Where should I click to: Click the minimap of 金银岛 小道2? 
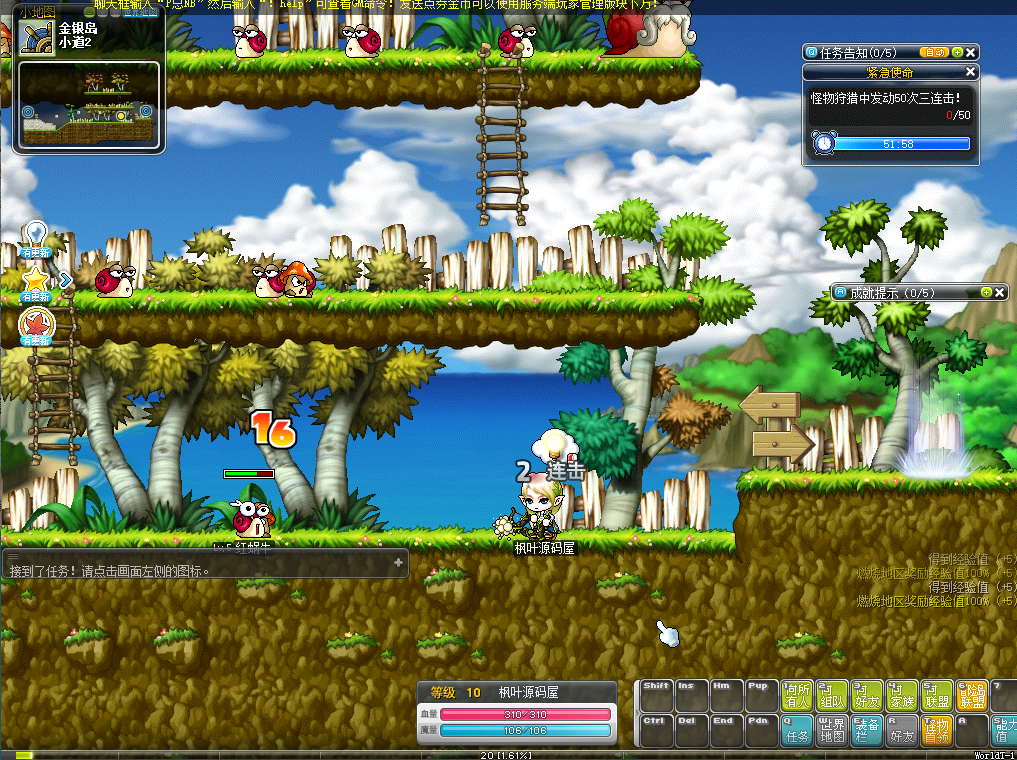(x=89, y=105)
